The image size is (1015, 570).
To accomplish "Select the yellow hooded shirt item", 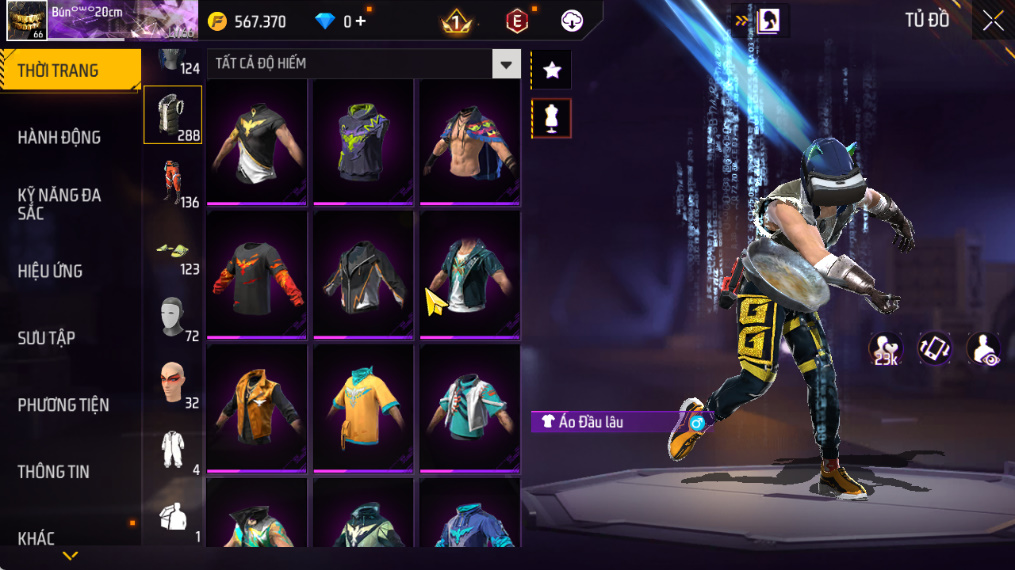I will [363, 406].
